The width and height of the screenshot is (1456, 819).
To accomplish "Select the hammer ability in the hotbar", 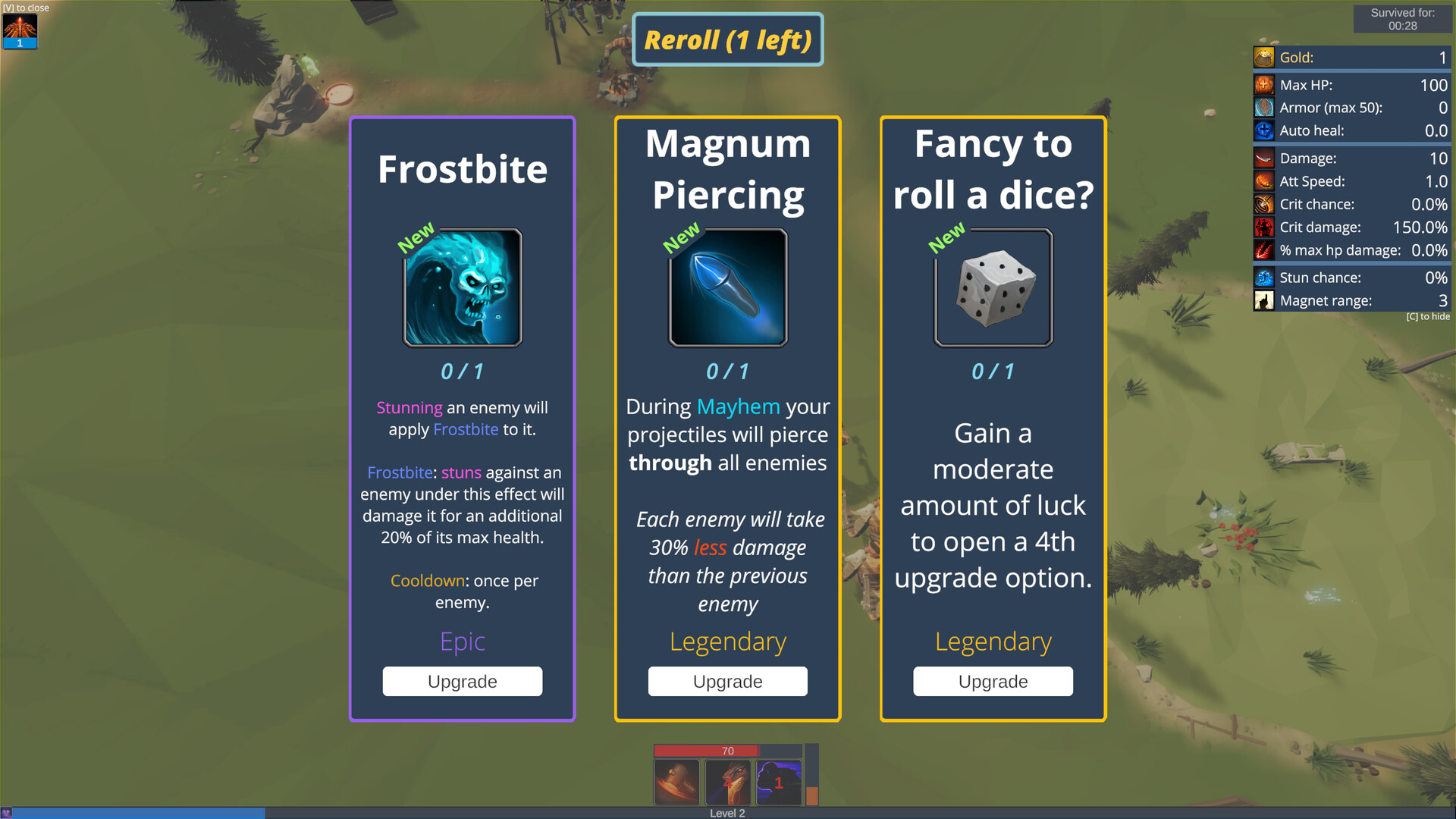I will tap(677, 782).
